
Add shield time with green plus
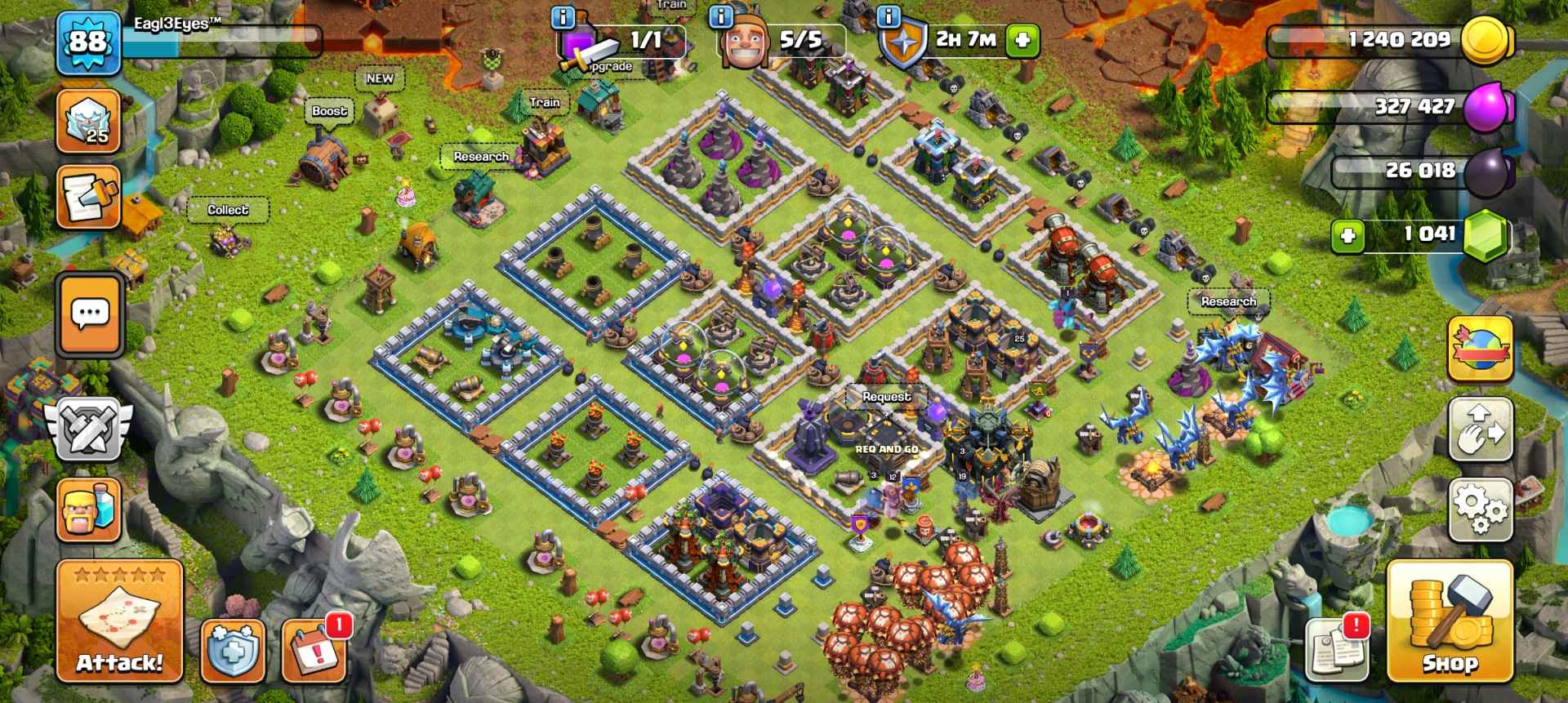coord(1022,40)
